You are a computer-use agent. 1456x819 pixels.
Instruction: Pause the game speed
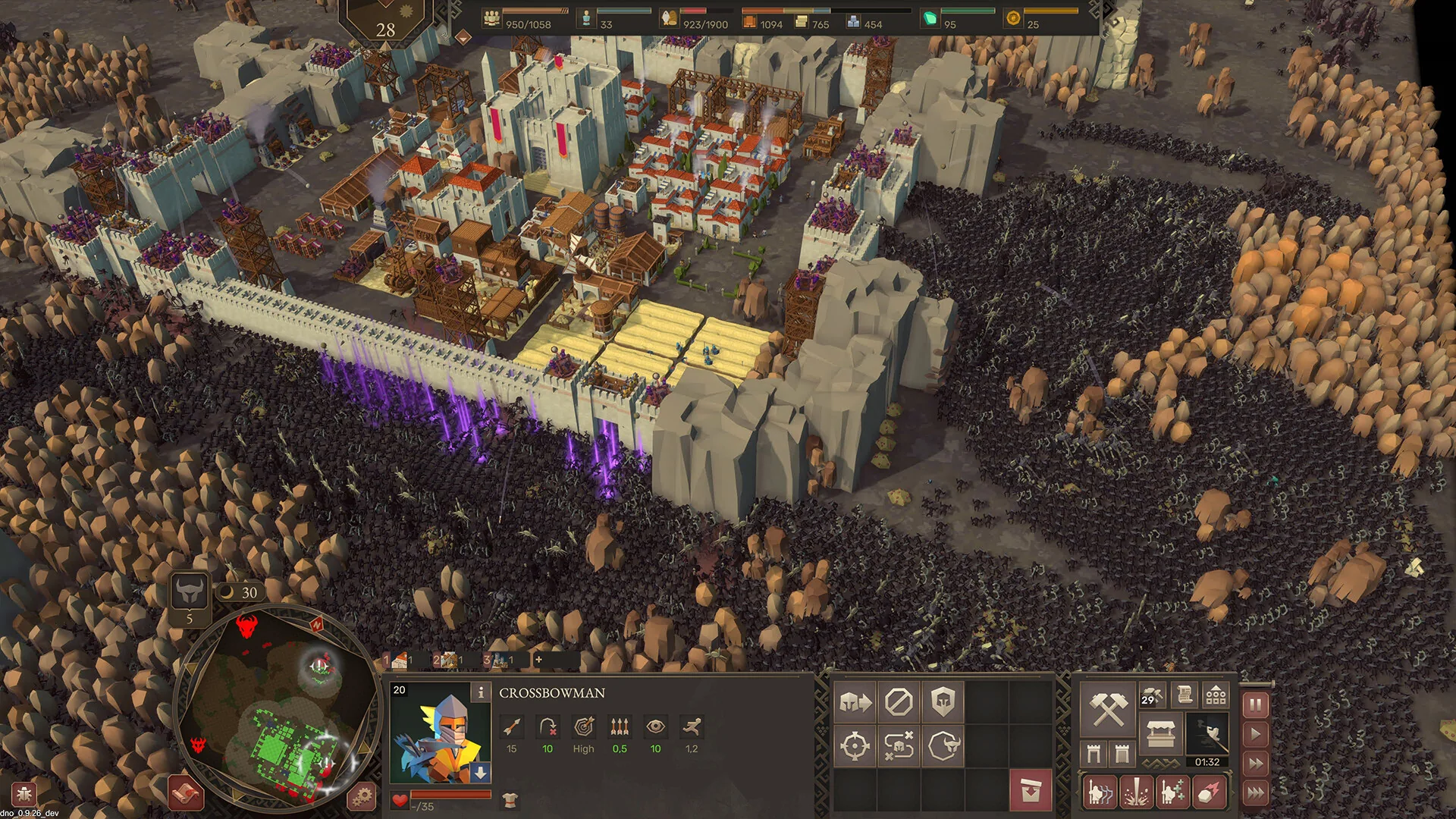(x=1255, y=705)
